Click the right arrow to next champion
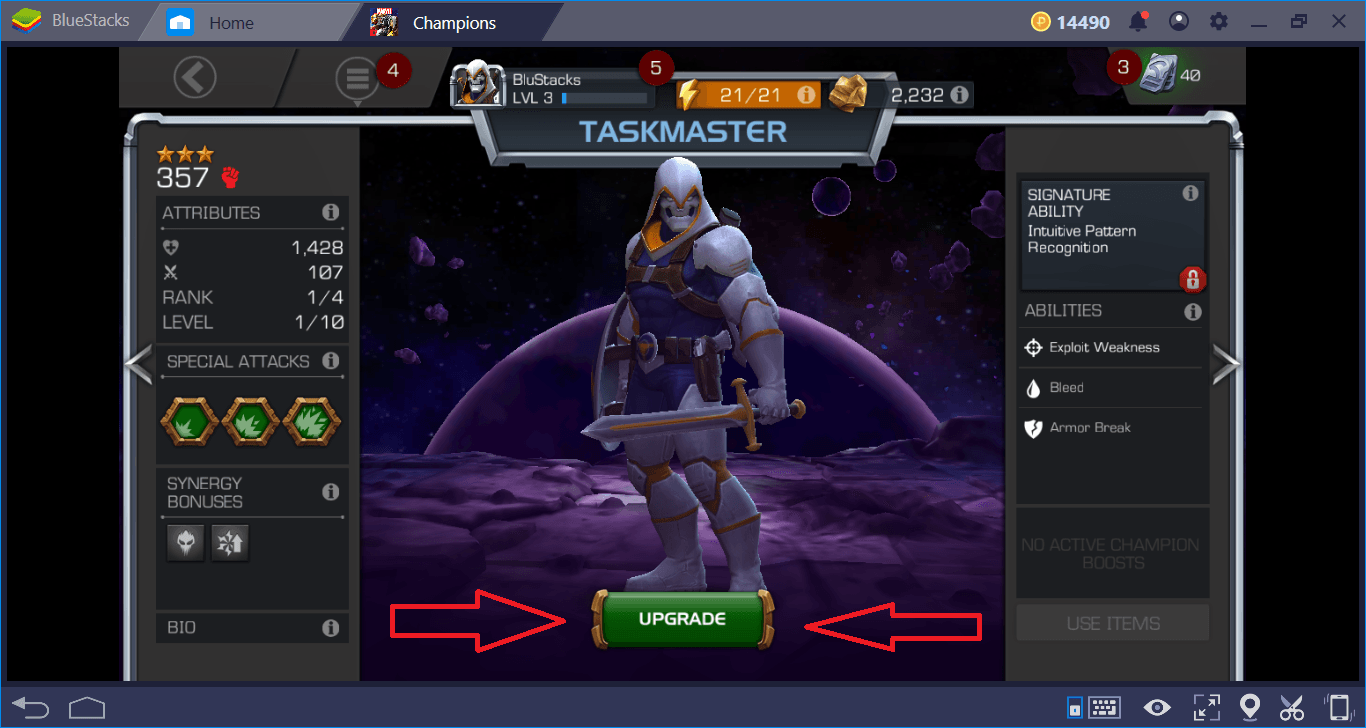 1225,365
